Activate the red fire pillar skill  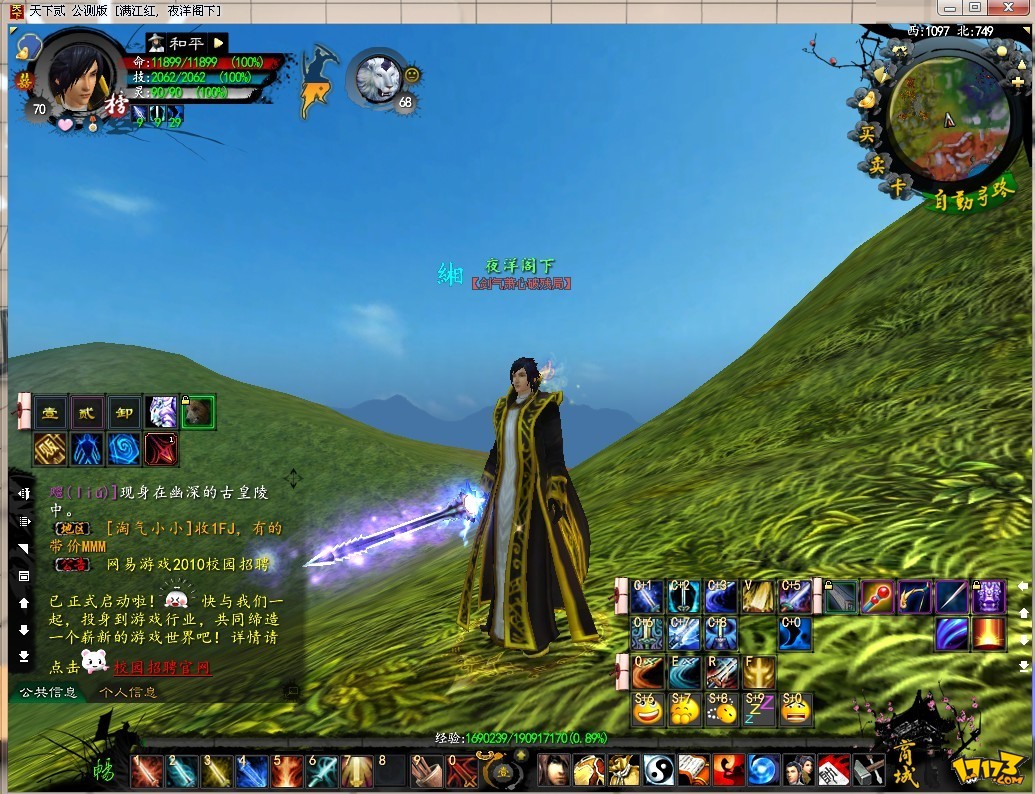coord(989,634)
